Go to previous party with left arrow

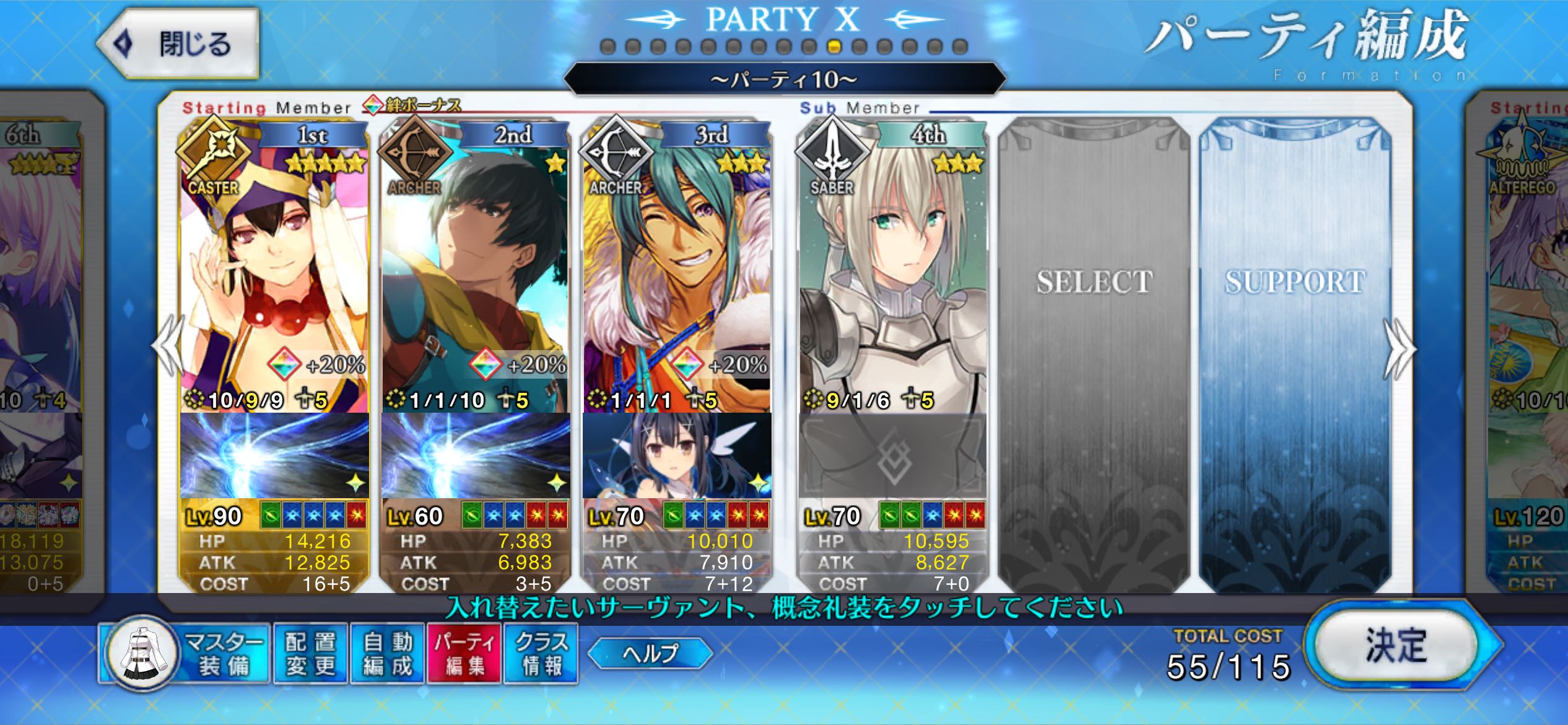pyautogui.click(x=168, y=347)
